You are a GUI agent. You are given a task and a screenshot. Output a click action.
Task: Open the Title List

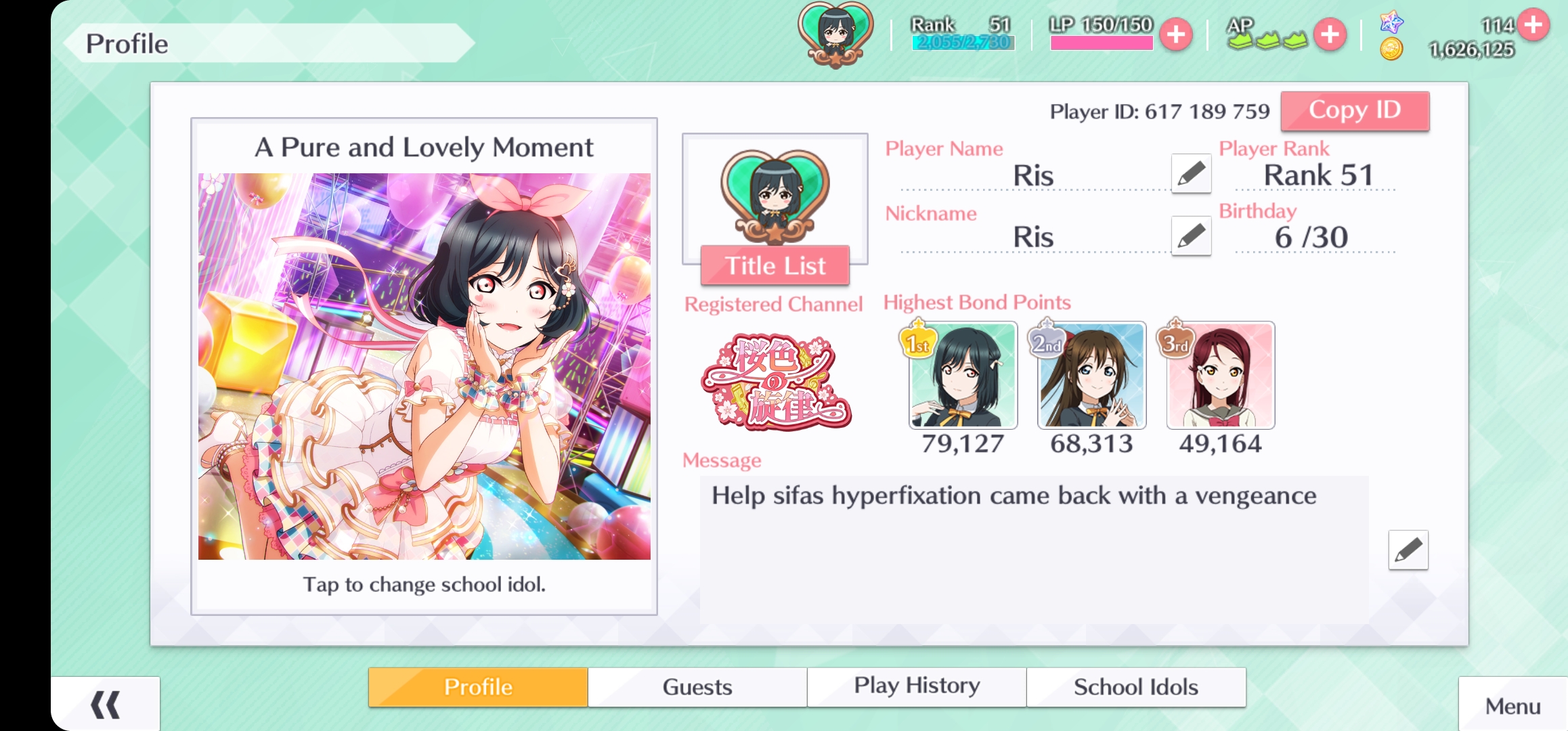[x=775, y=265]
